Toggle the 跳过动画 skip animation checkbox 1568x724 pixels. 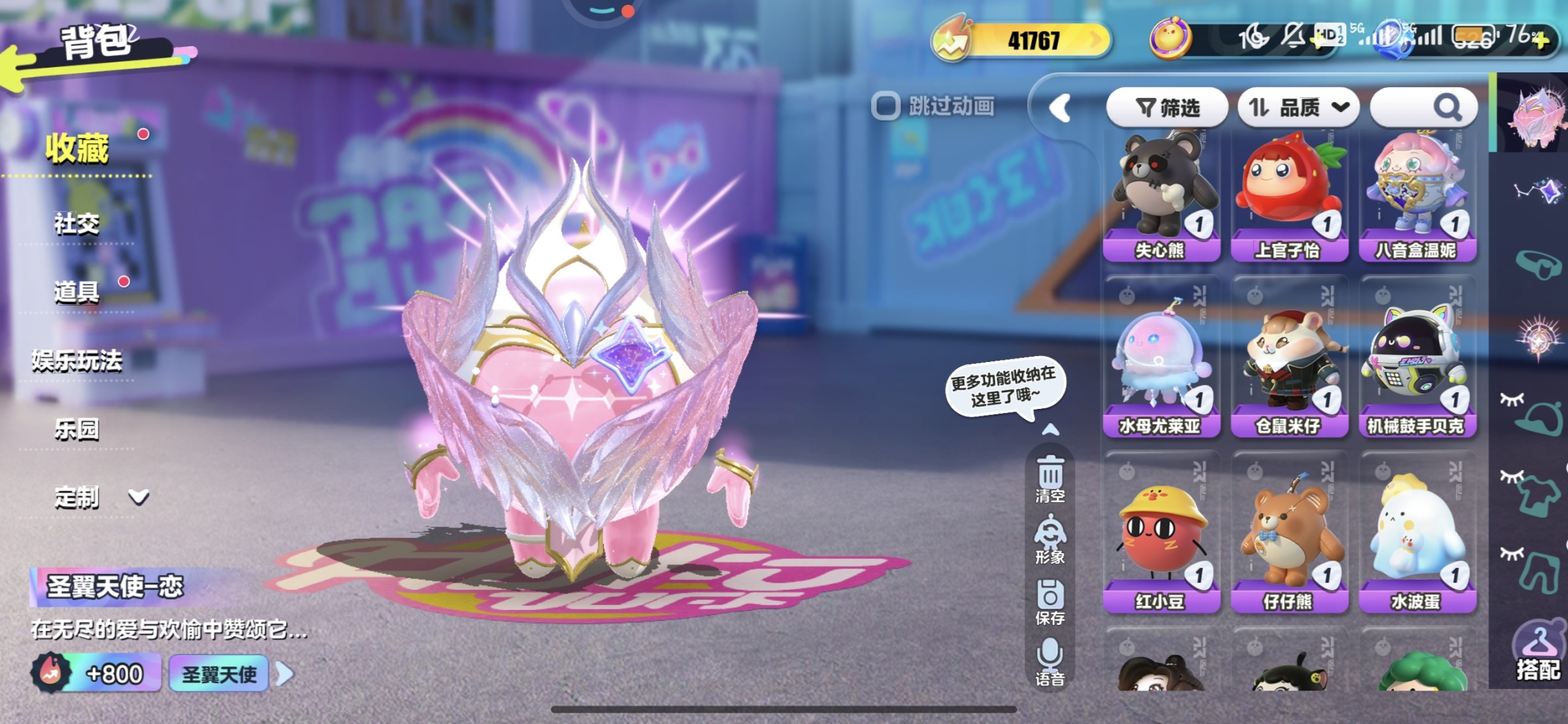(x=885, y=106)
